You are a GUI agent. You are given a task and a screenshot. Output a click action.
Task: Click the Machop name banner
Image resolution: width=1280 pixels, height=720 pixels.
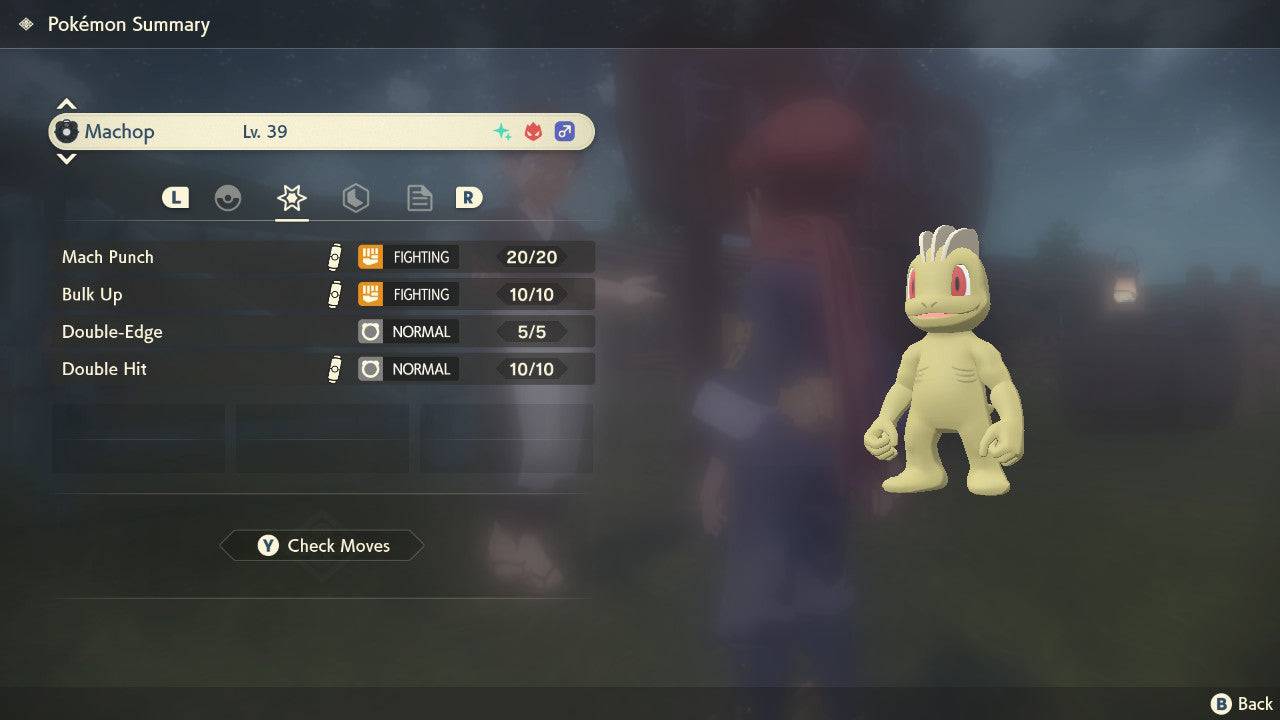click(322, 132)
